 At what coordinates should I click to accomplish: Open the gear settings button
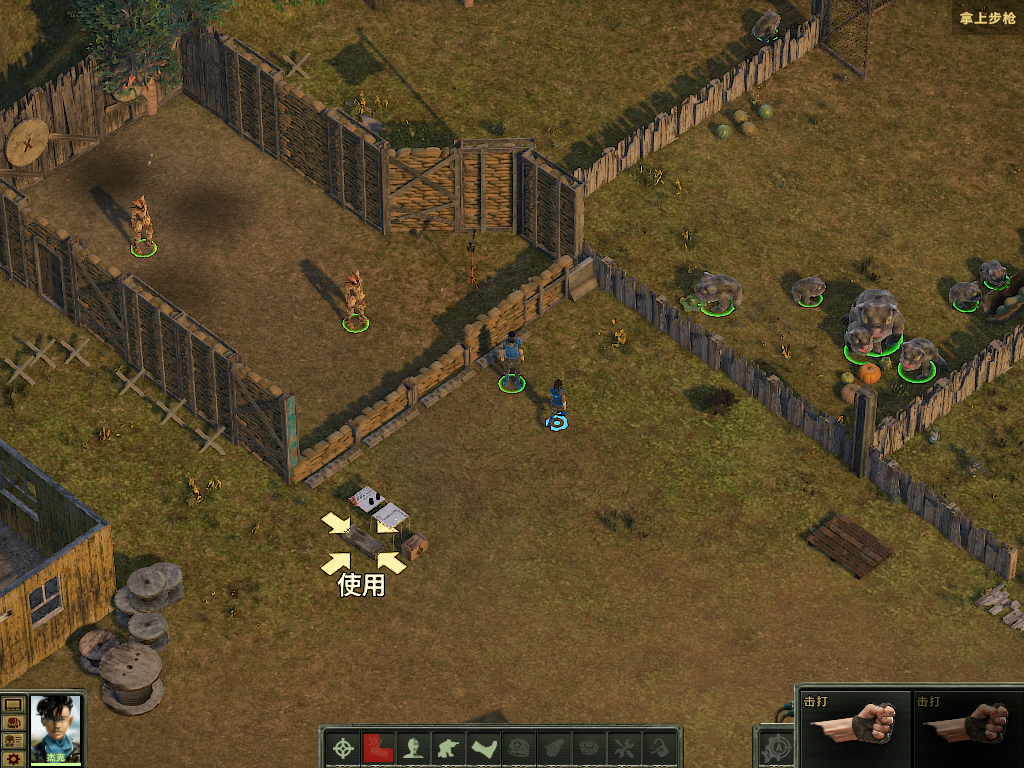[13, 759]
